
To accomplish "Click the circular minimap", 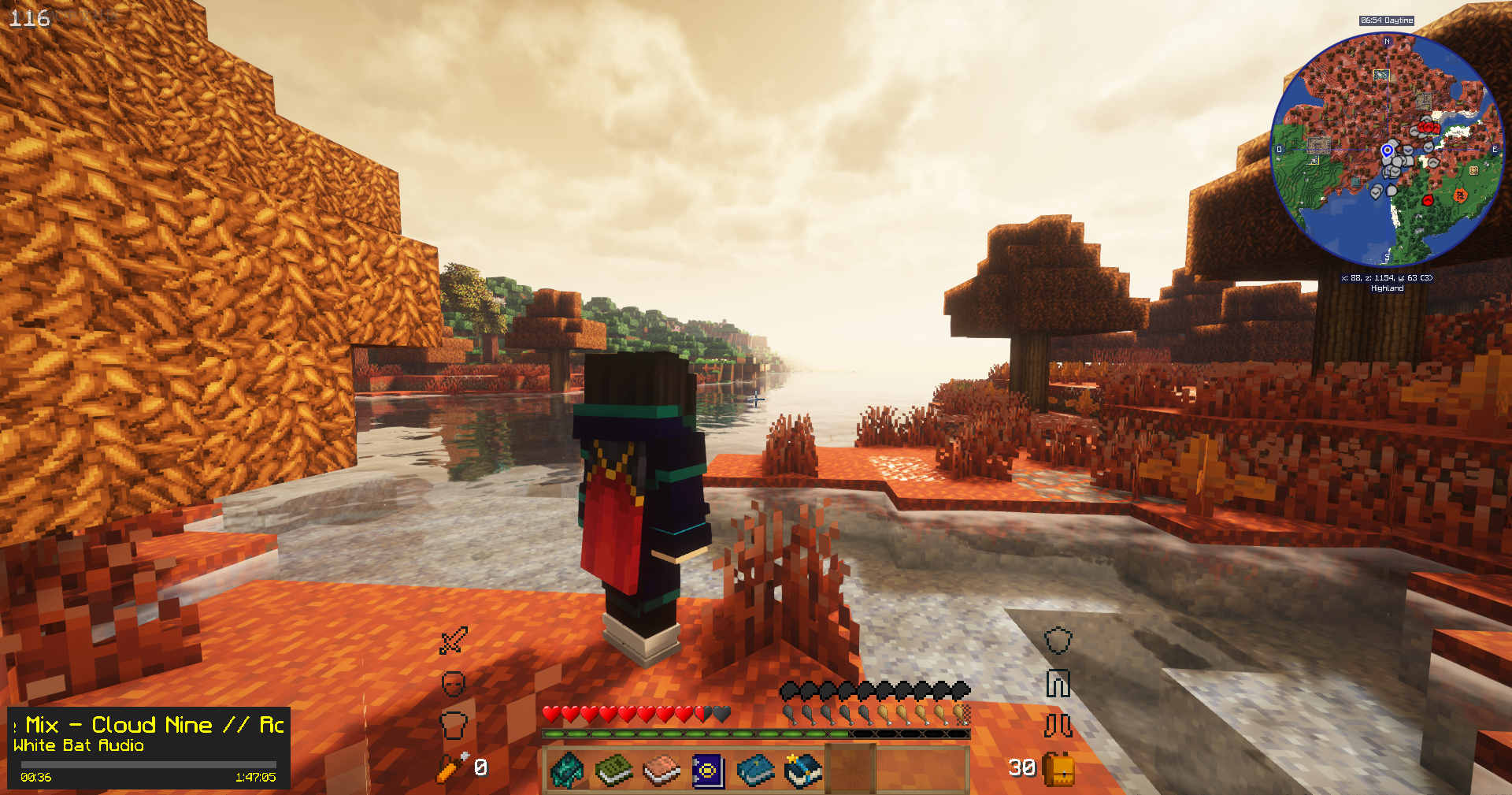I will [1388, 149].
